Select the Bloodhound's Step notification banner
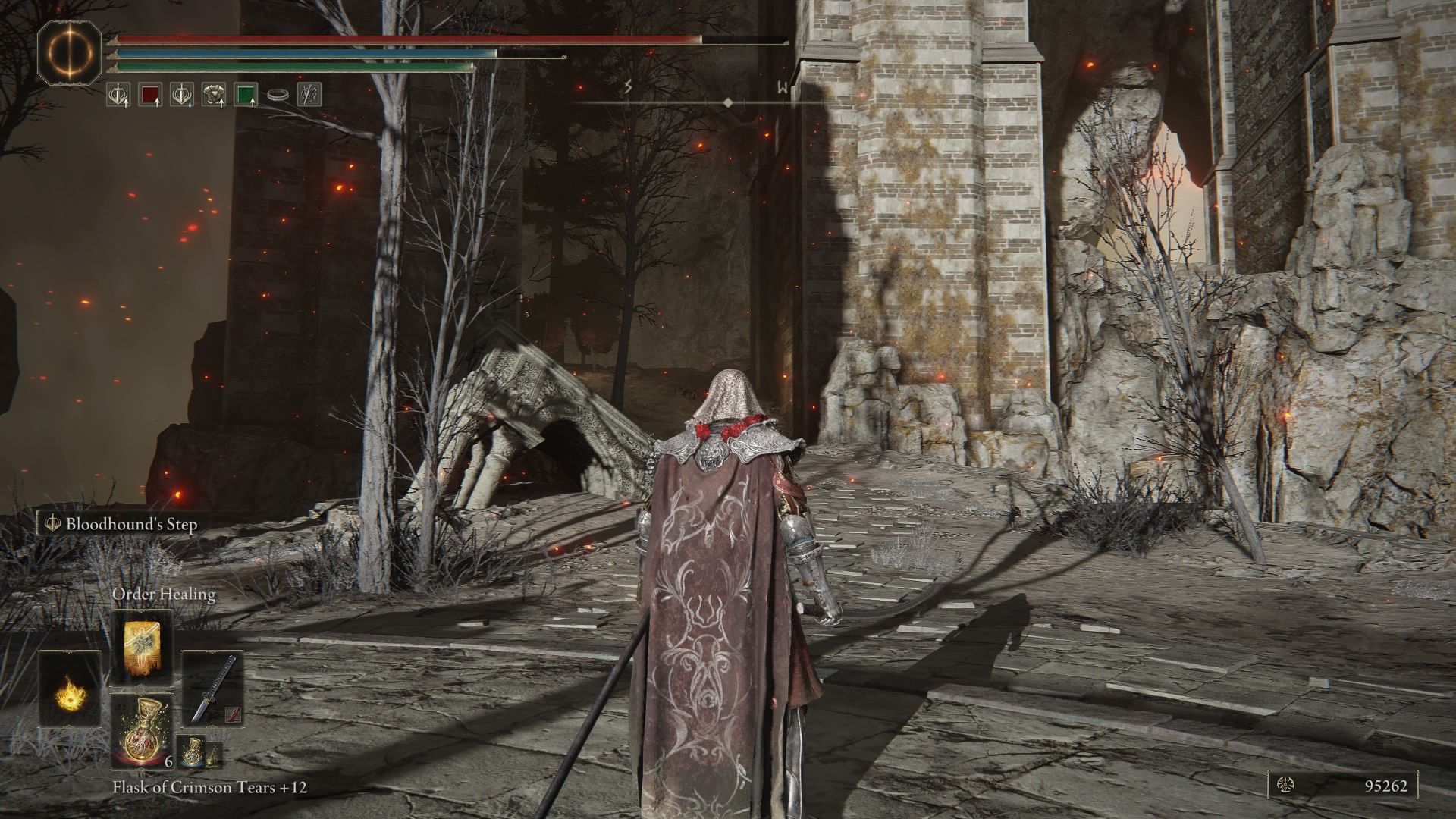 coord(129,523)
